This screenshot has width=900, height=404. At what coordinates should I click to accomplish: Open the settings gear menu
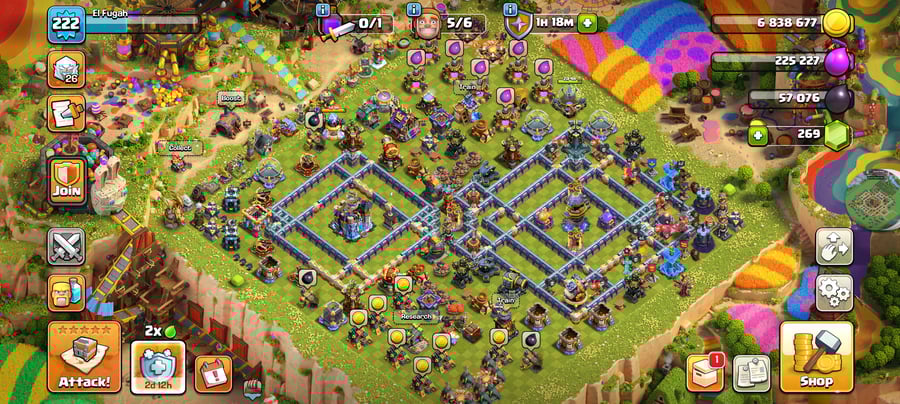834,292
